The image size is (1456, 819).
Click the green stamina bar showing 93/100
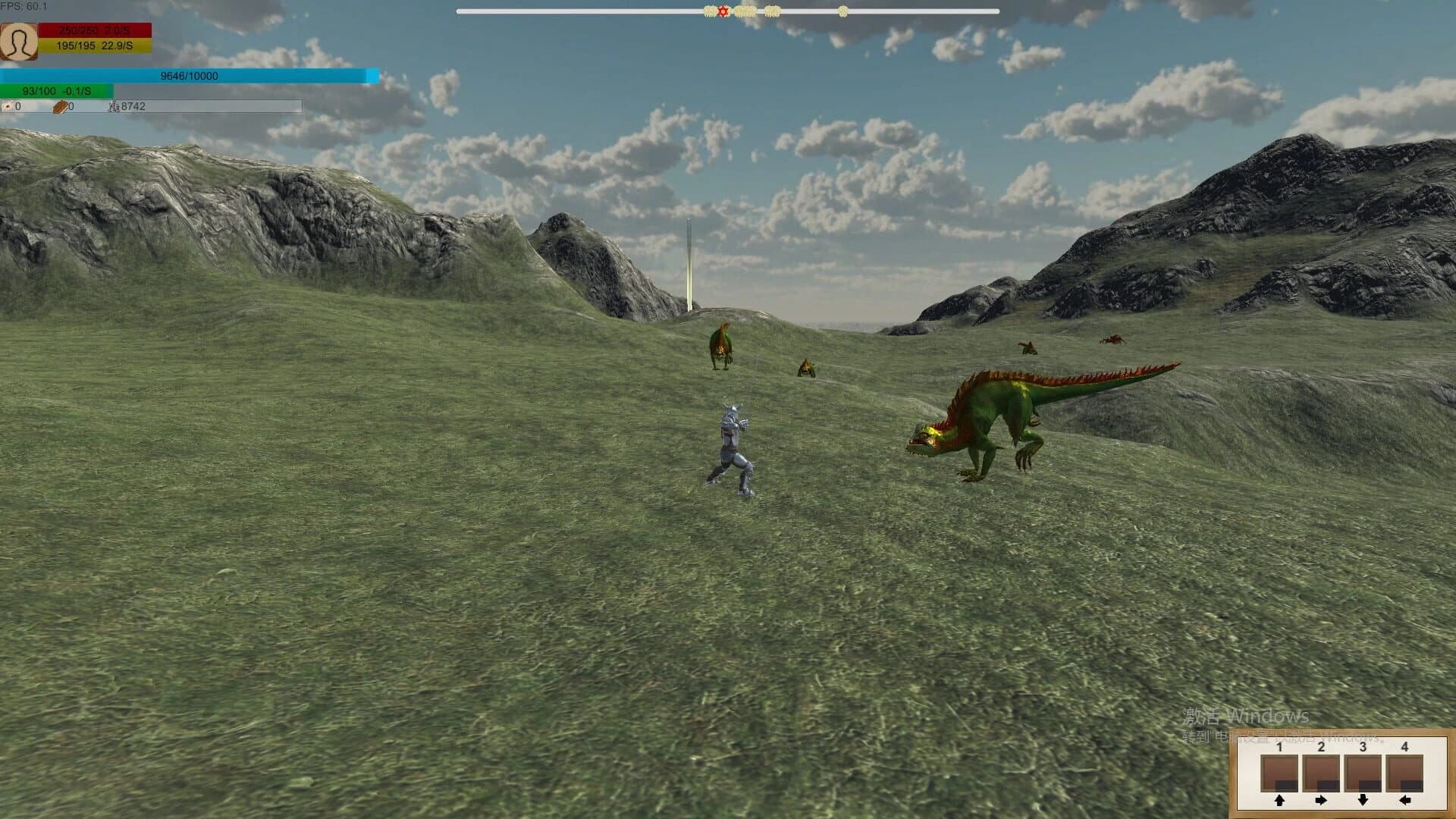(x=57, y=90)
